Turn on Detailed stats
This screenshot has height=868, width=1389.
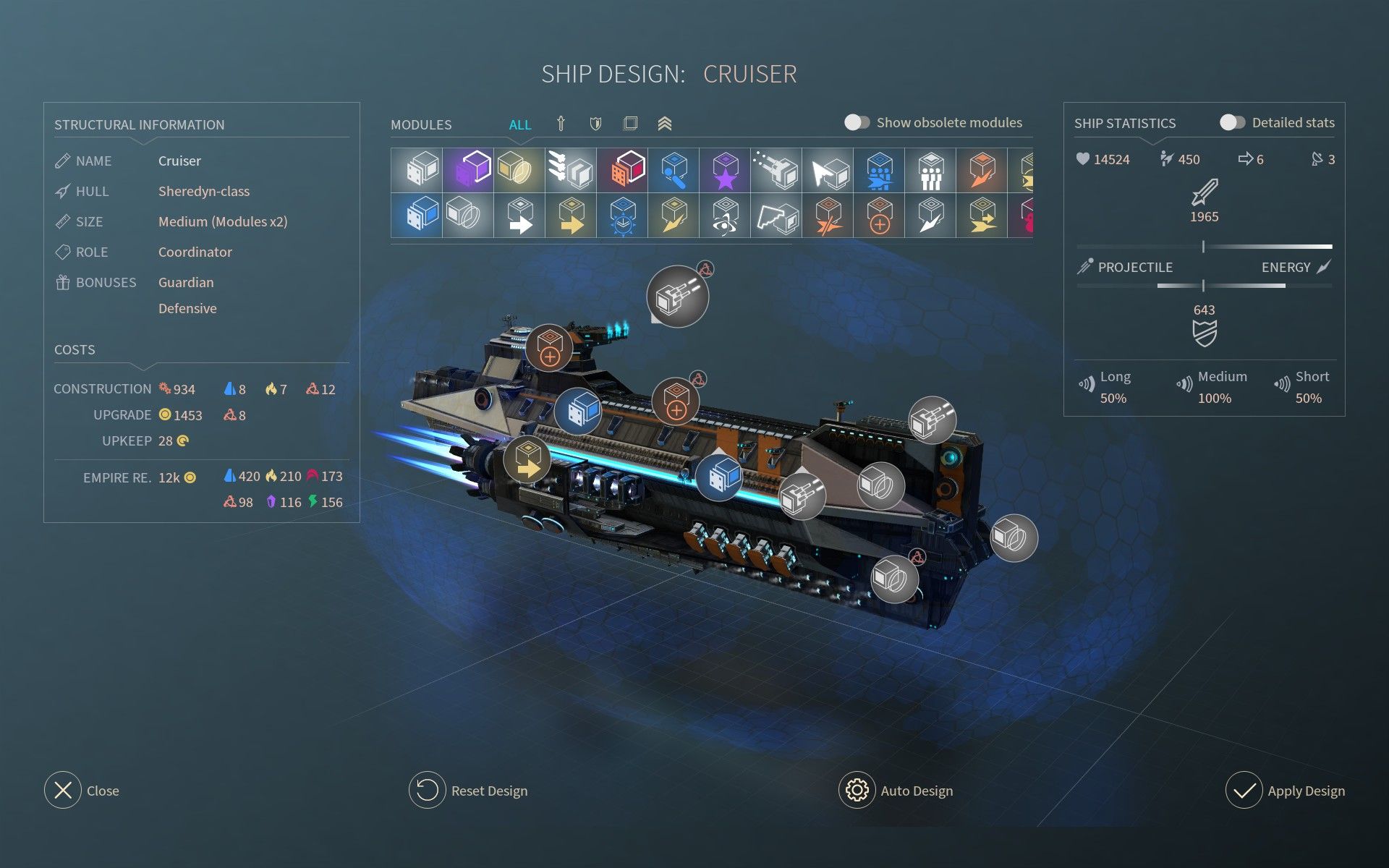pos(1232,122)
